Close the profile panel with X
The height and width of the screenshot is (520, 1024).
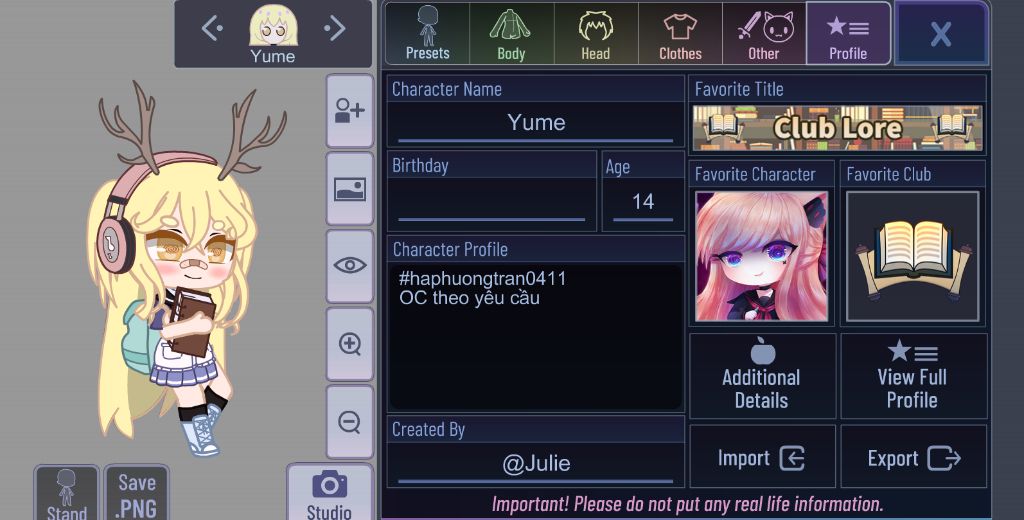point(940,34)
